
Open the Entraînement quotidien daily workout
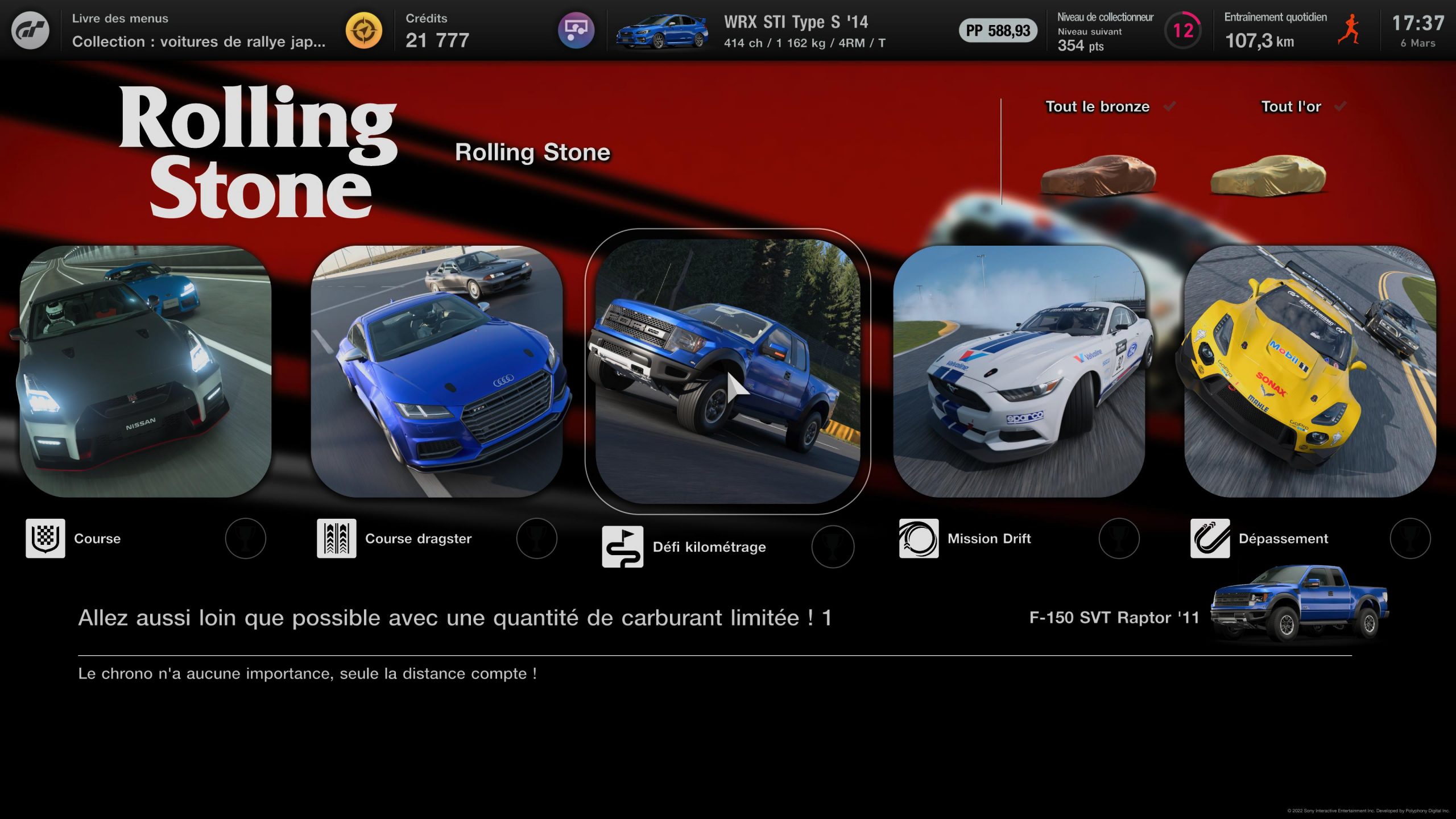click(1291, 30)
